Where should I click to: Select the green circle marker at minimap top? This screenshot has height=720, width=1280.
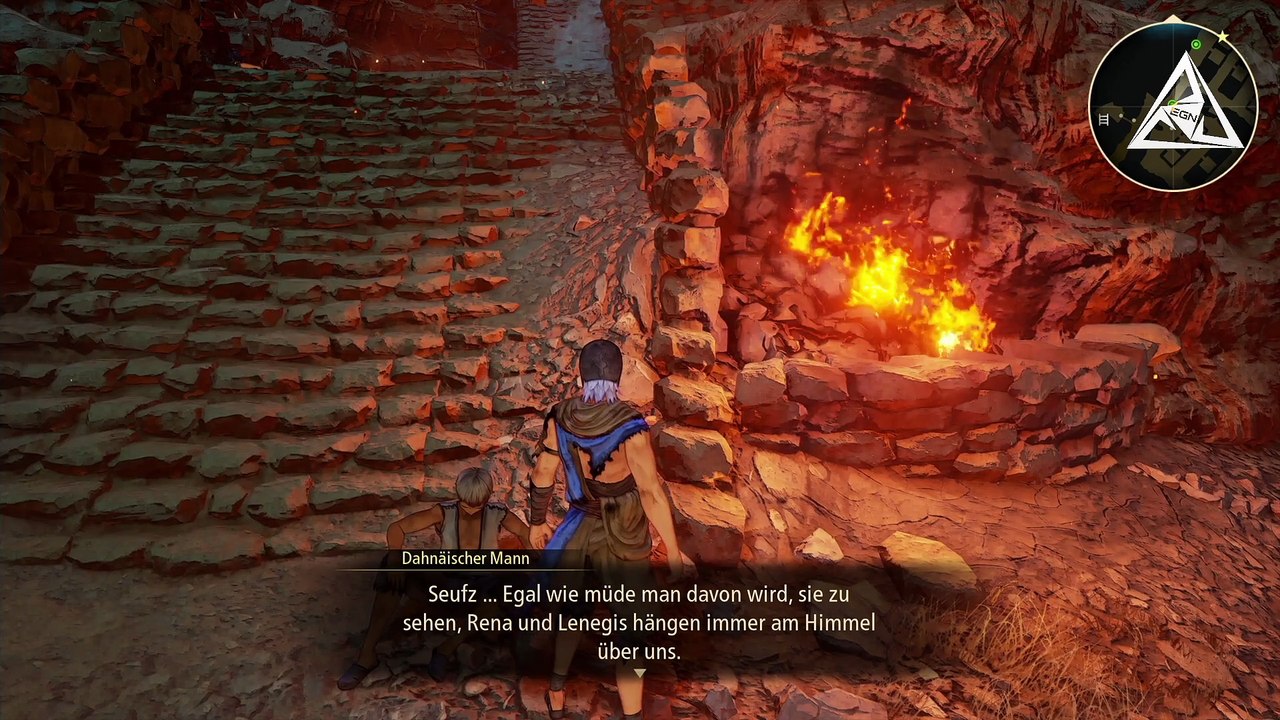tap(1196, 44)
